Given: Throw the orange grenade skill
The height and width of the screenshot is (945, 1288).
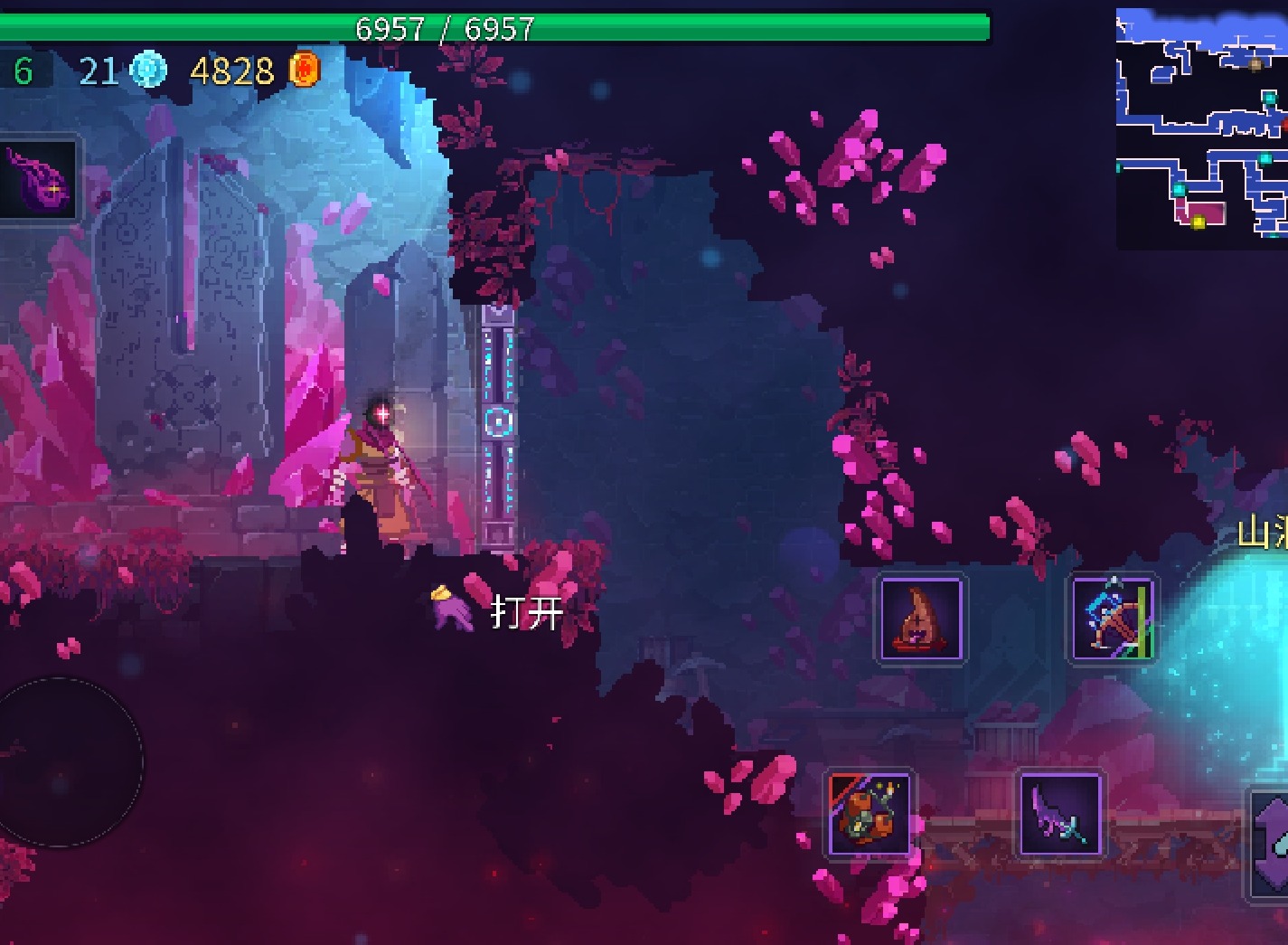Looking at the screenshot, I should point(870,812).
